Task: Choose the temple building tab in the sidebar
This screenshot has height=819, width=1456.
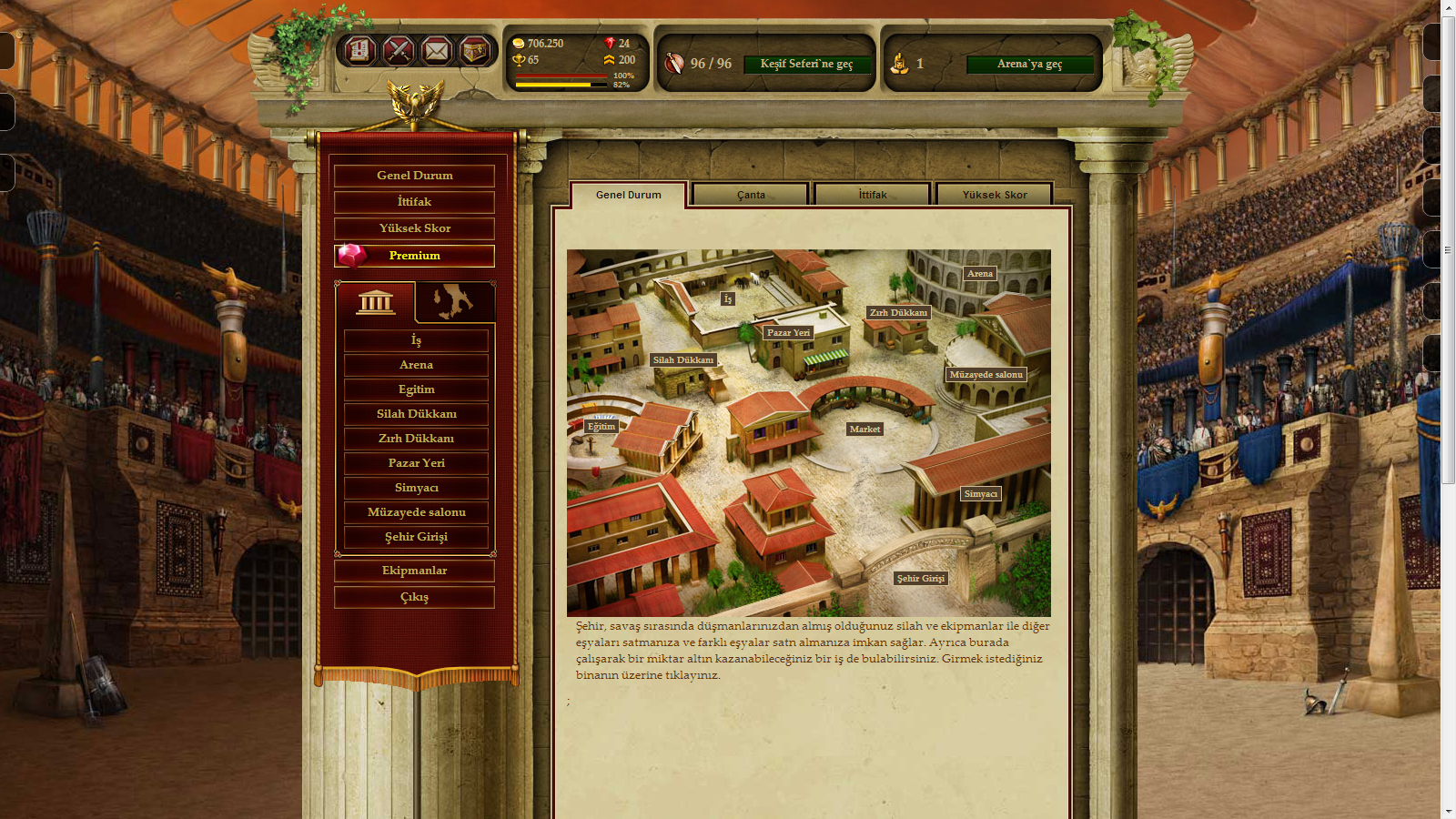Action: [x=376, y=302]
